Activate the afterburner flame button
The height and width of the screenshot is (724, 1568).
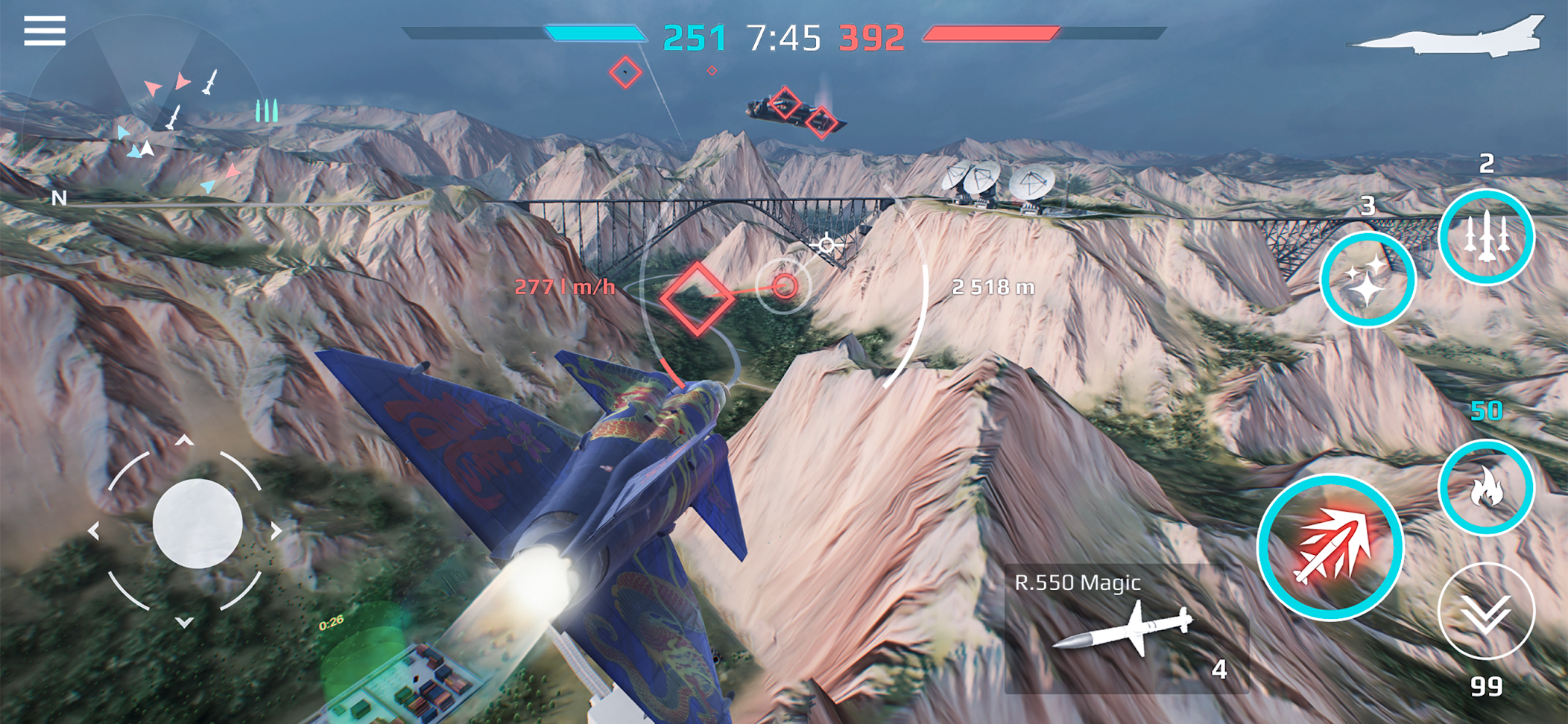[x=1485, y=487]
